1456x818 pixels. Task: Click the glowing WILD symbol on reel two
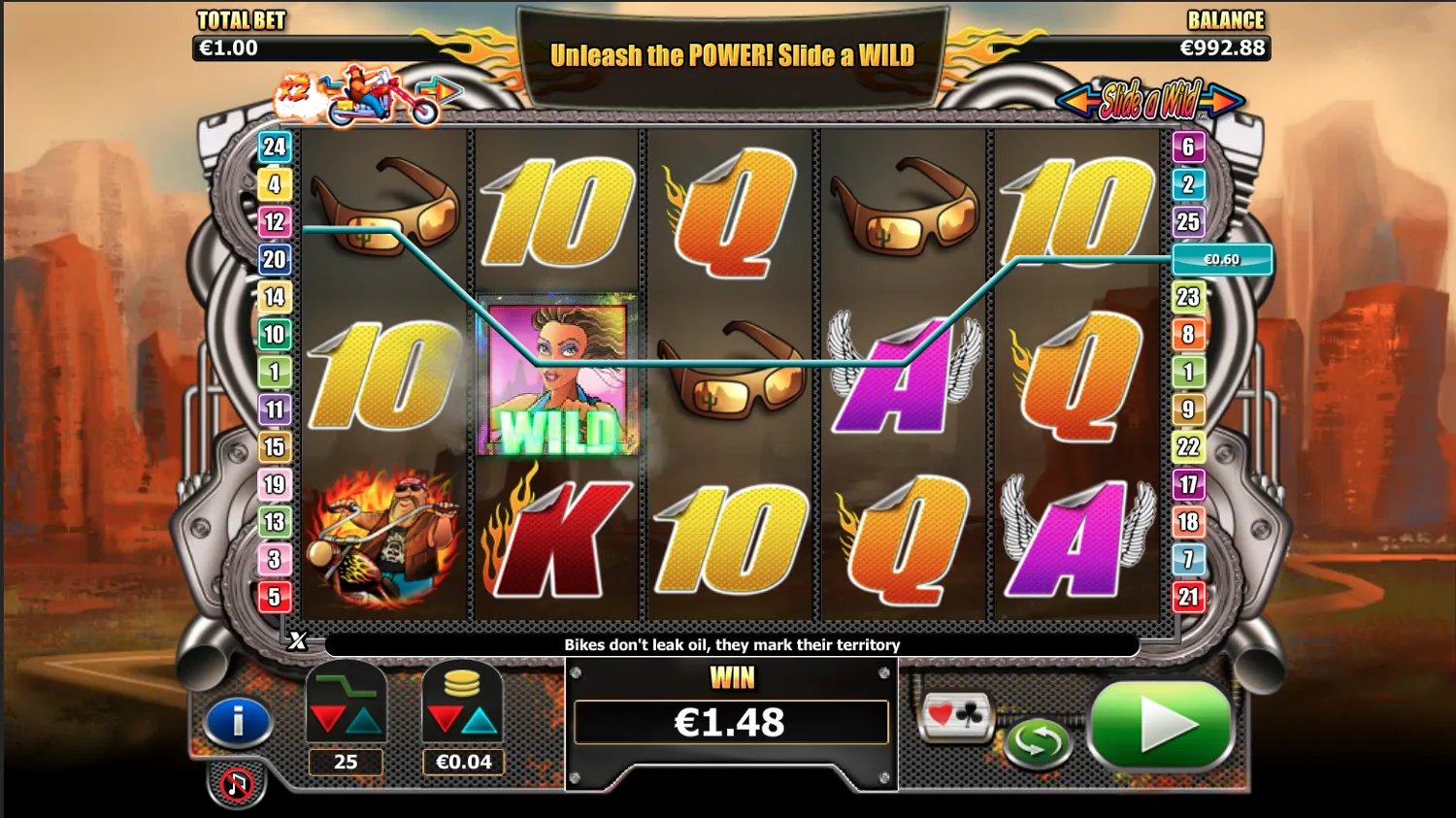coord(556,376)
